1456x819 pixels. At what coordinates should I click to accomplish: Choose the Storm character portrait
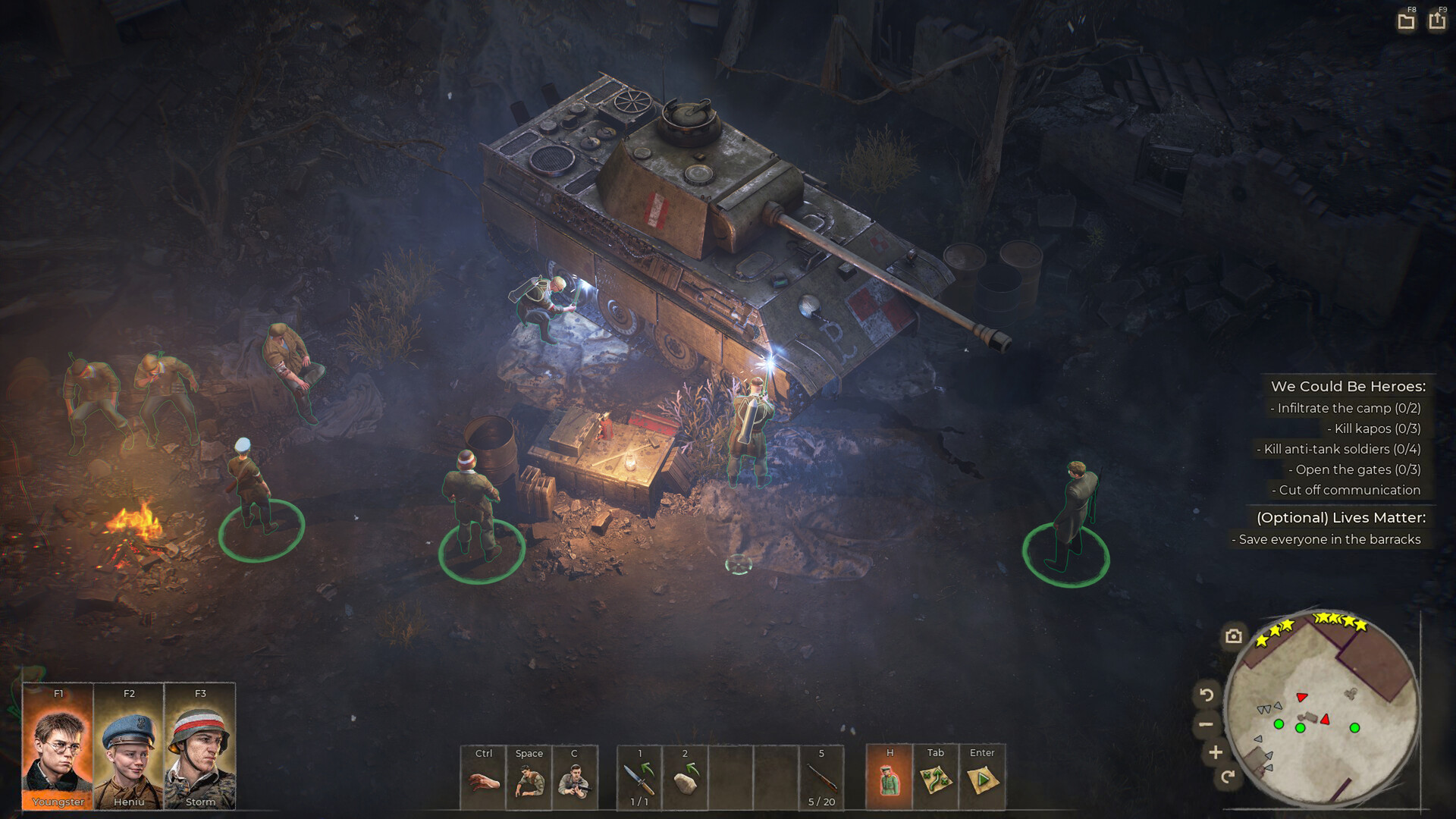pos(199,747)
